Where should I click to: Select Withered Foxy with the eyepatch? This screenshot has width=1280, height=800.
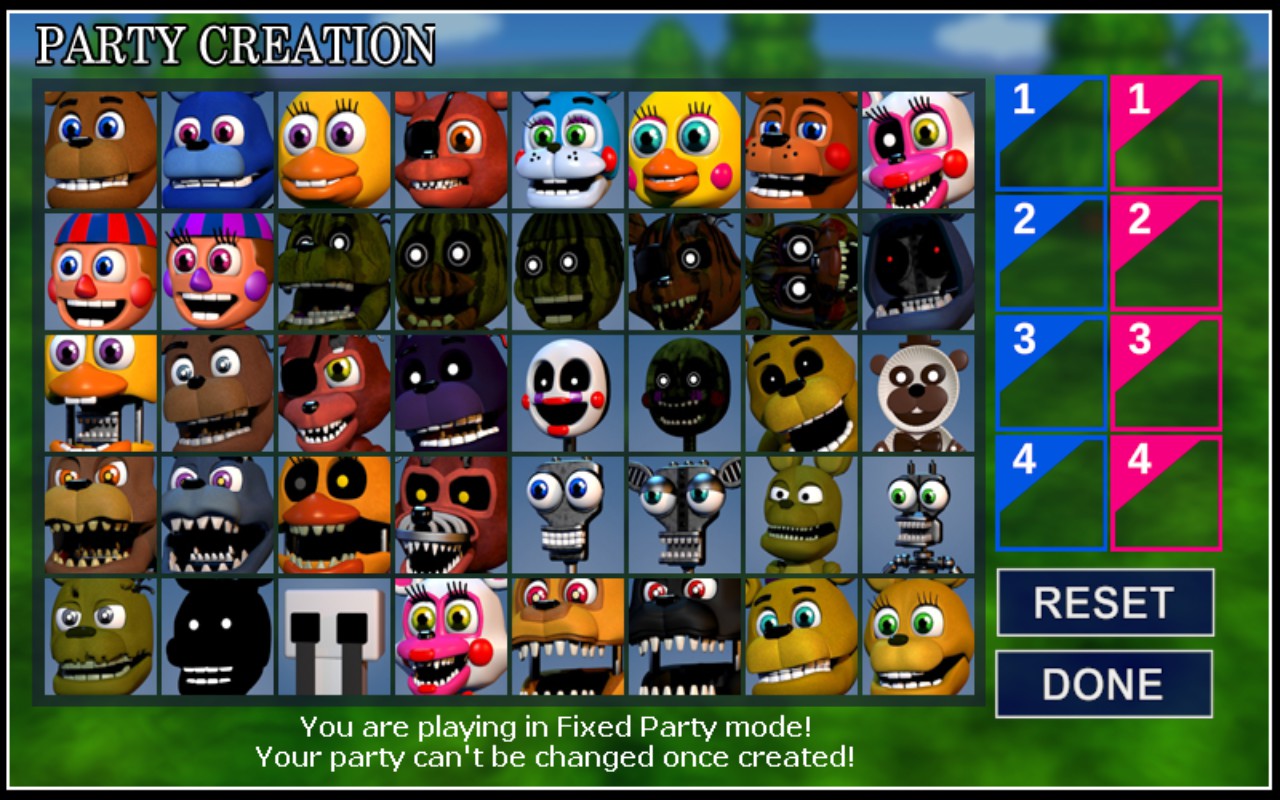click(x=333, y=392)
